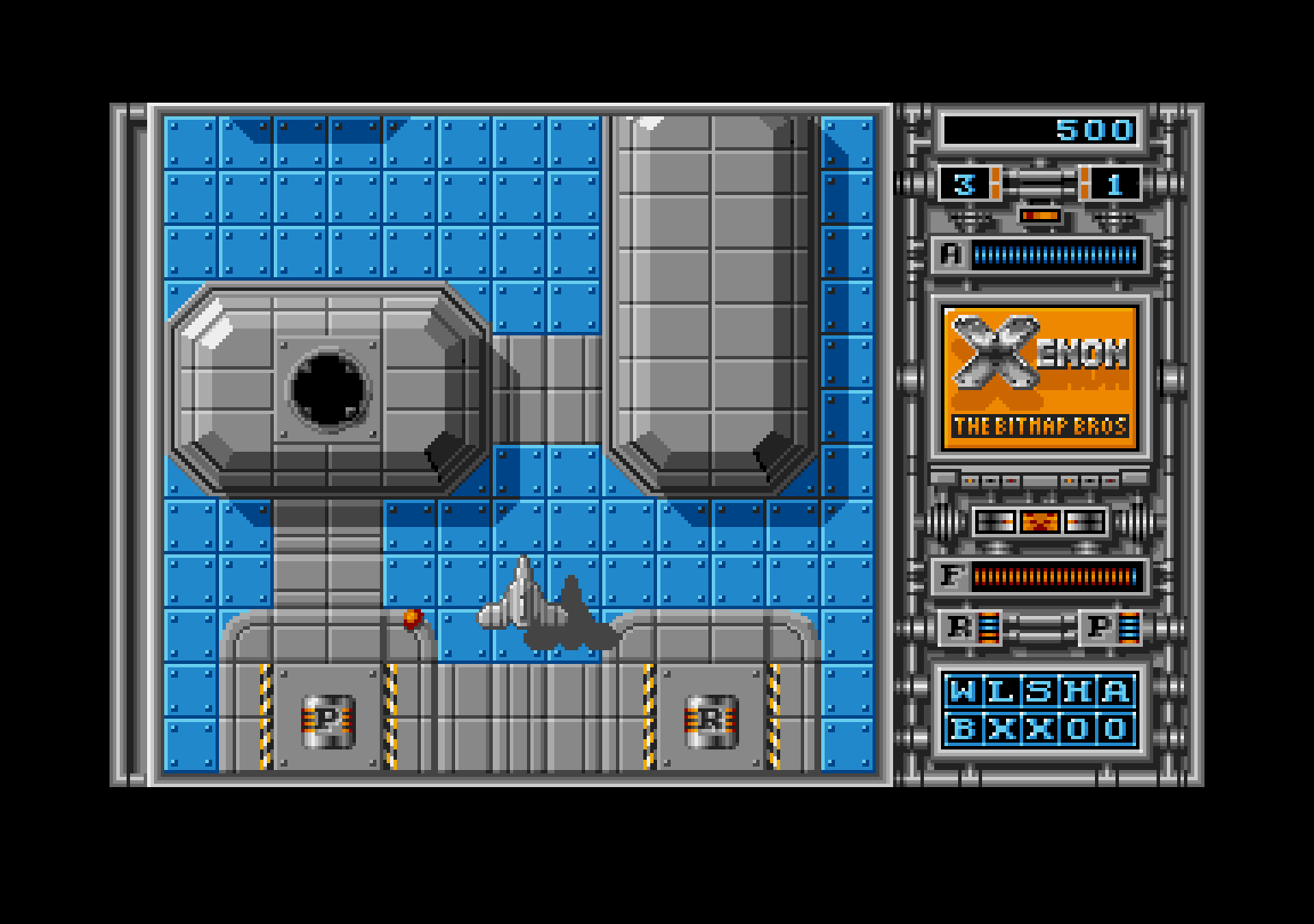Viewport: 1314px width, 924px height.
Task: Click the P indicator on the side panel
Action: point(1098,629)
